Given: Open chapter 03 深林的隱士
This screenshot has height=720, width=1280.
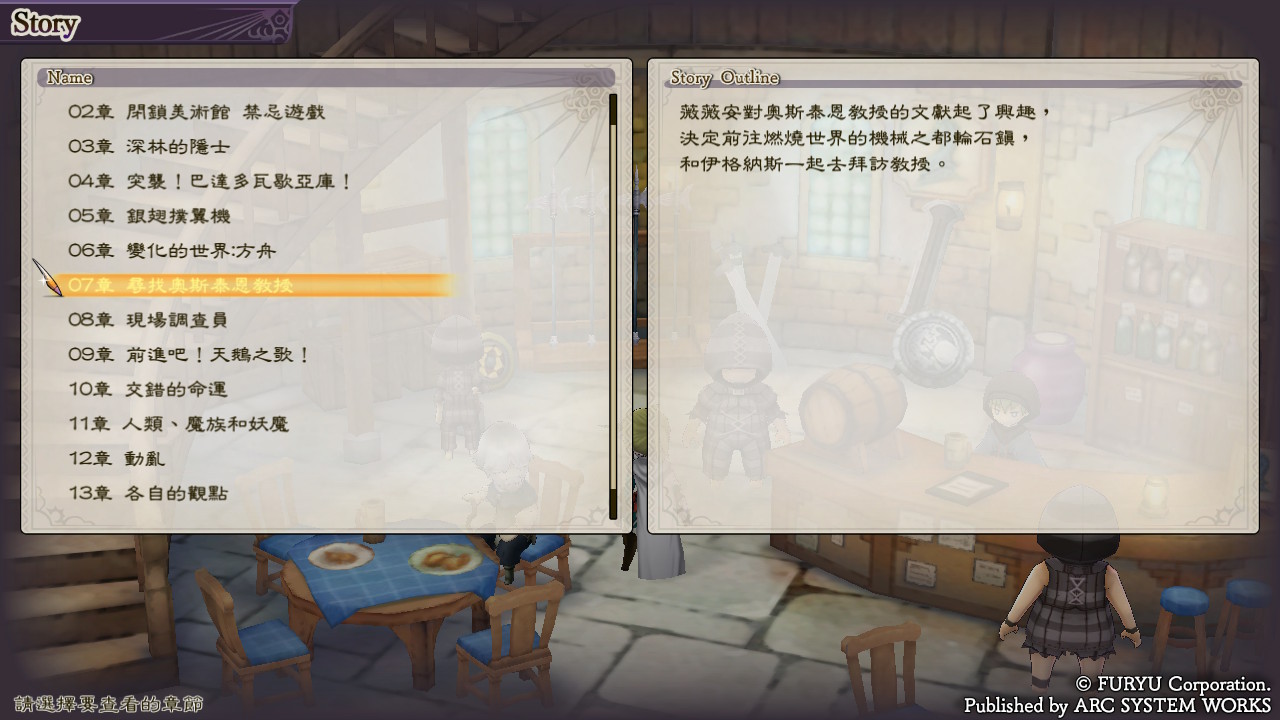Looking at the screenshot, I should [149, 147].
